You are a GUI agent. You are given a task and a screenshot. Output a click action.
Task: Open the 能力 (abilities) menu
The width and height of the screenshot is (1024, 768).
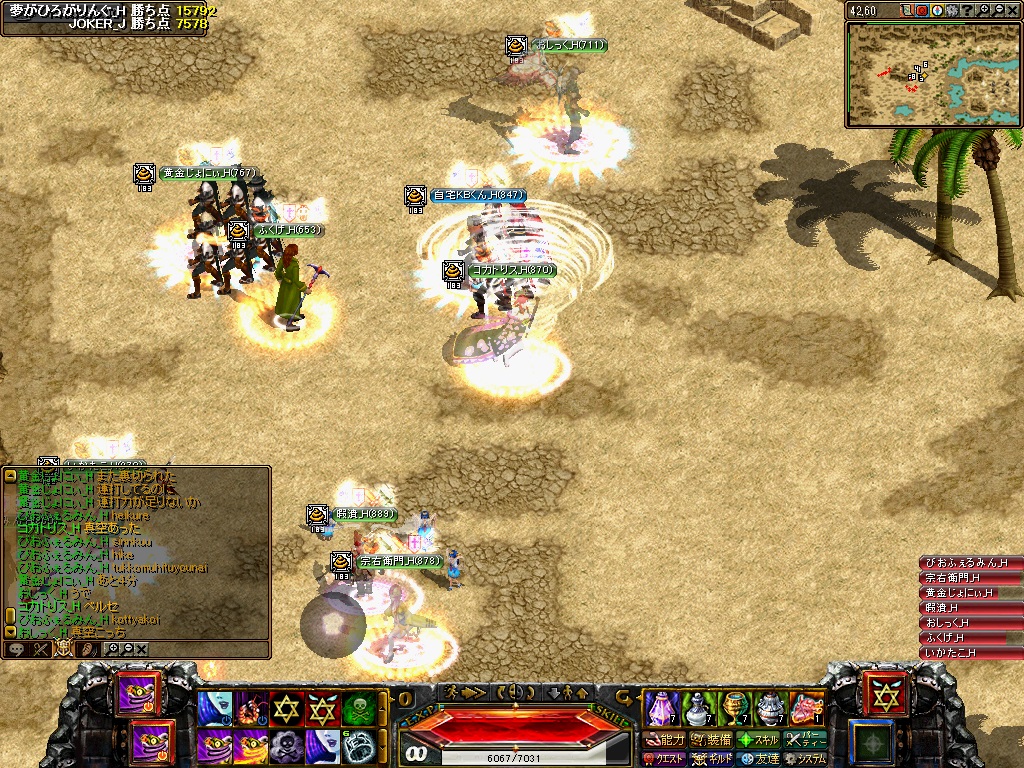665,740
